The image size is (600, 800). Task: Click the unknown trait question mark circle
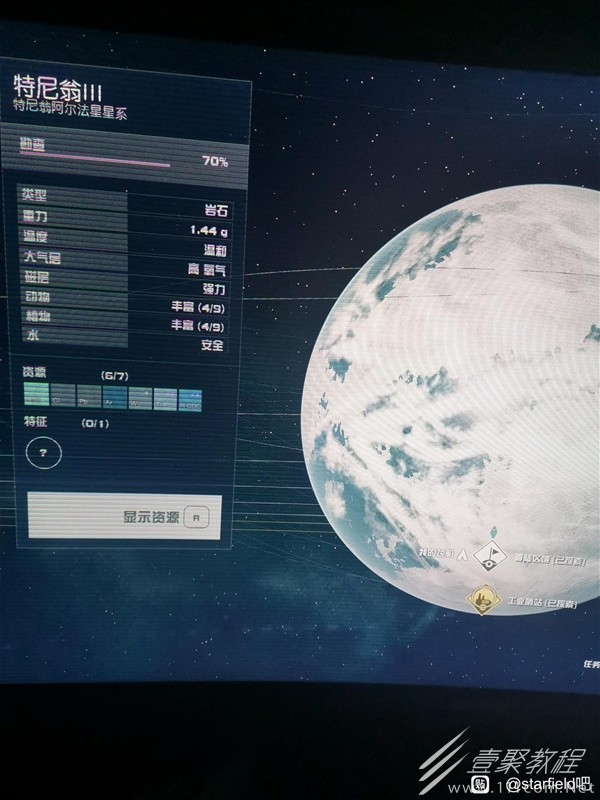coord(43,453)
